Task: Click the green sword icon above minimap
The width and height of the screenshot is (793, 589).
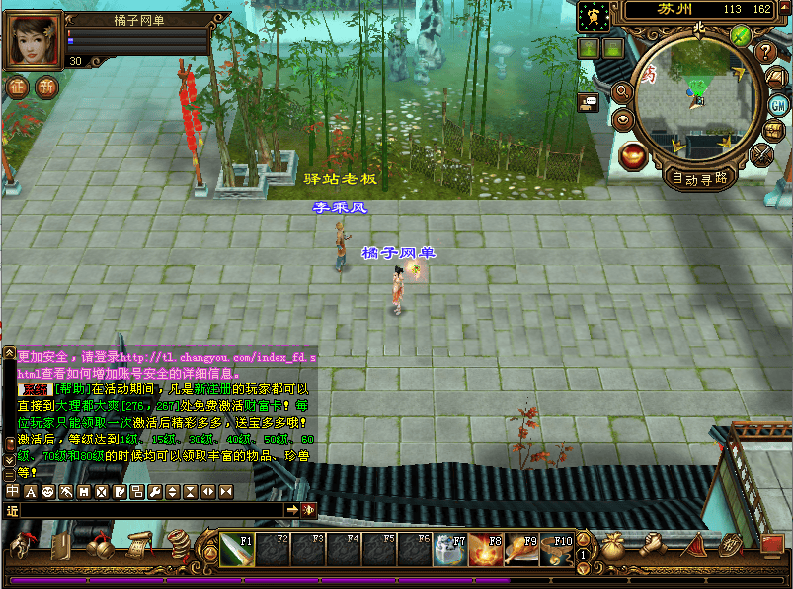Action: [x=741, y=36]
